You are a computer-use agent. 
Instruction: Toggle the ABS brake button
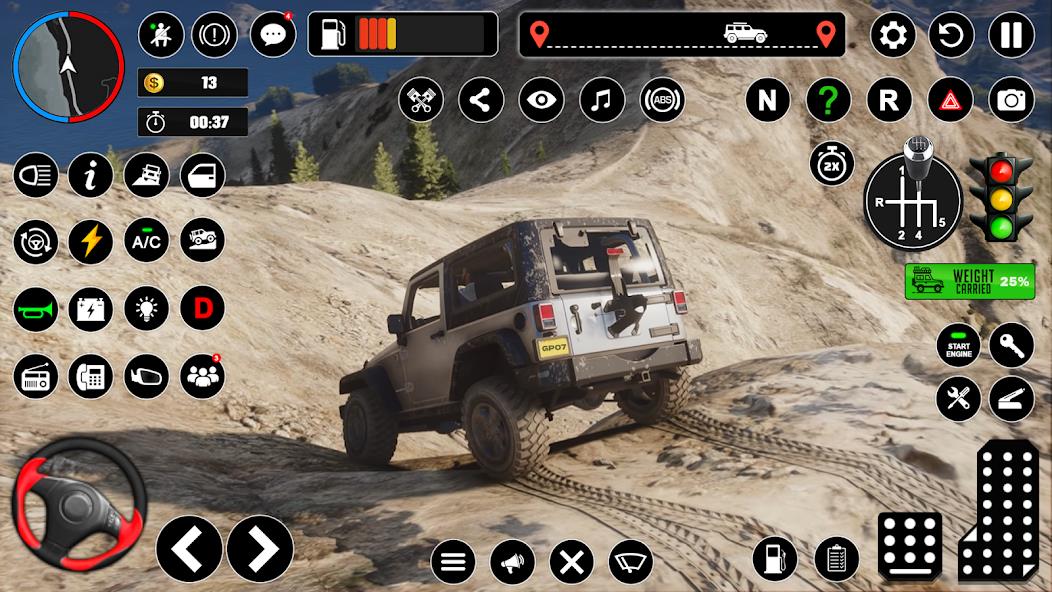click(x=662, y=100)
